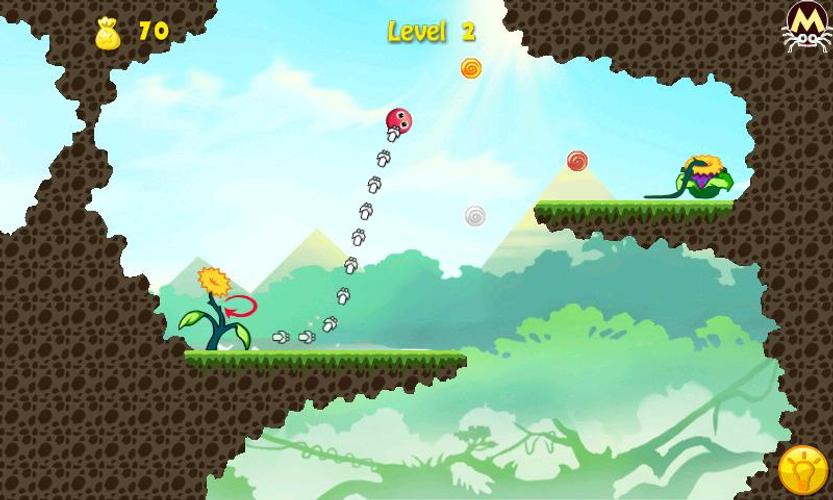Viewport: 833px width, 500px height.
Task: Open the menu with the M spider icon
Action: tap(807, 25)
